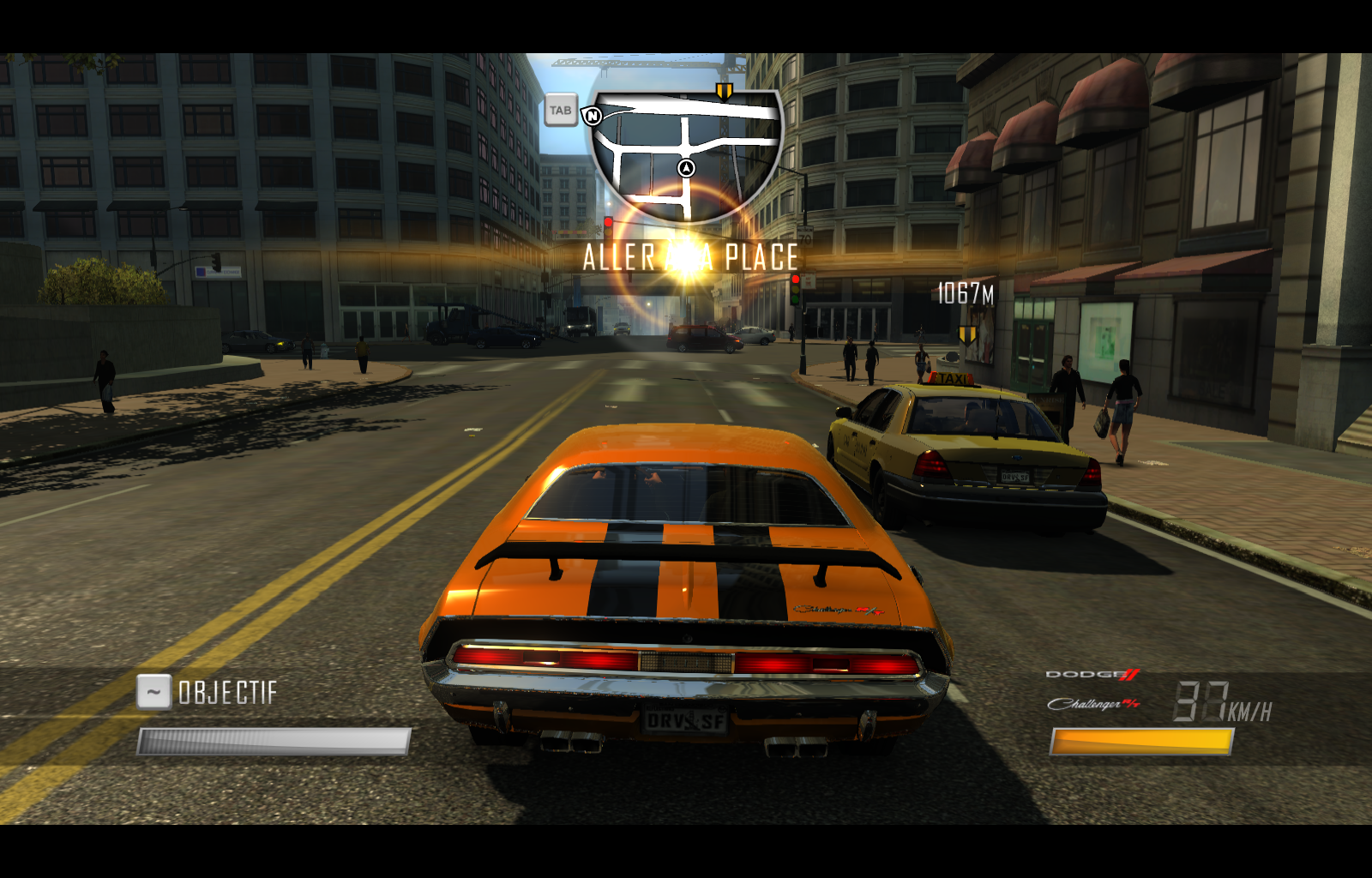The height and width of the screenshot is (878, 1372).
Task: Click the player arrow marker inside the minimap
Action: pyautogui.click(x=685, y=167)
